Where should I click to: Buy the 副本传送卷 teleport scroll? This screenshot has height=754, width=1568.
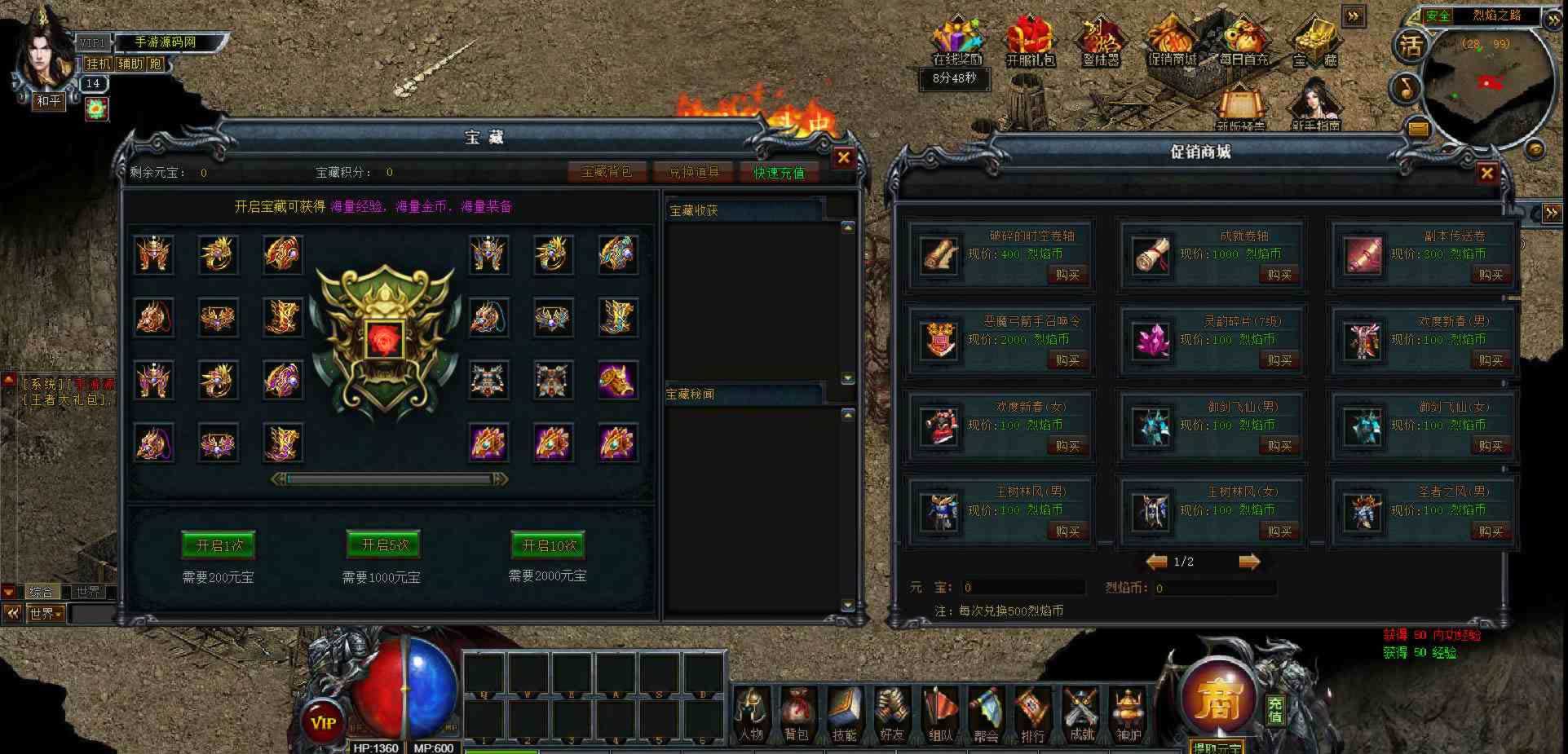coord(1491,275)
